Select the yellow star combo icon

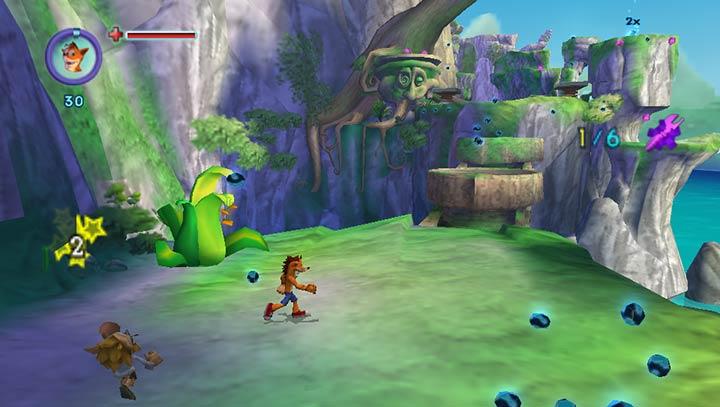pos(79,240)
